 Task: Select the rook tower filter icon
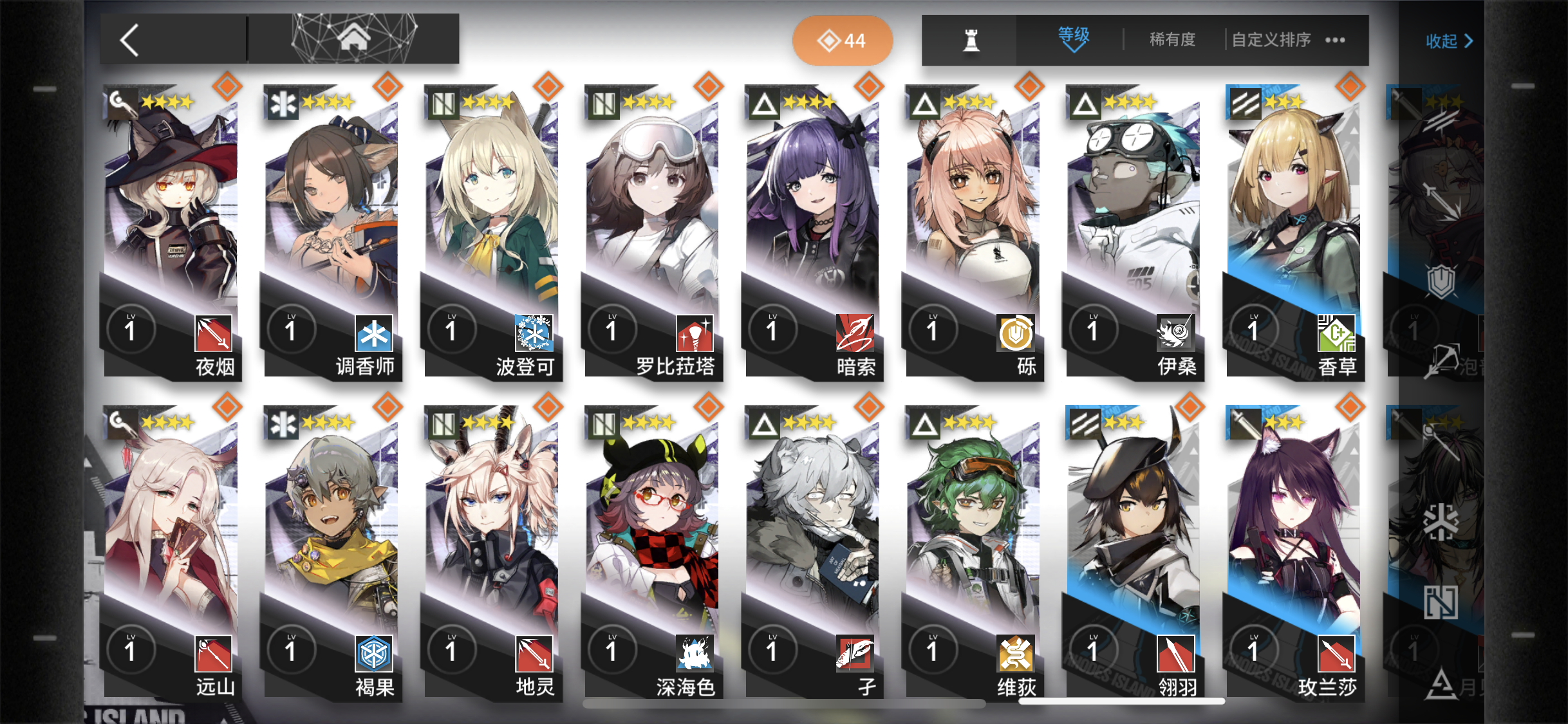tap(972, 40)
